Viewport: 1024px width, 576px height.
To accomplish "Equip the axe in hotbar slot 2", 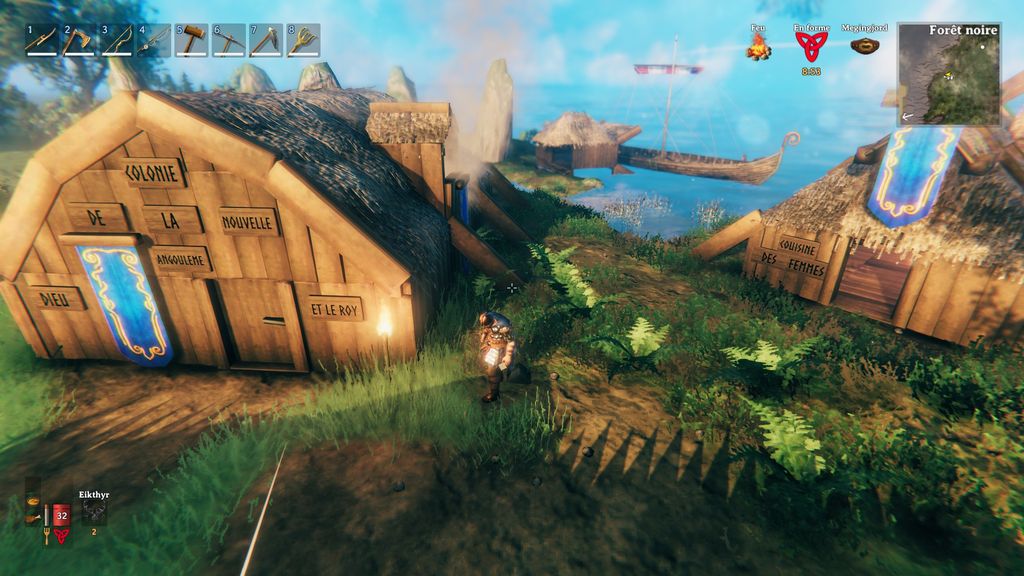I will tap(78, 41).
